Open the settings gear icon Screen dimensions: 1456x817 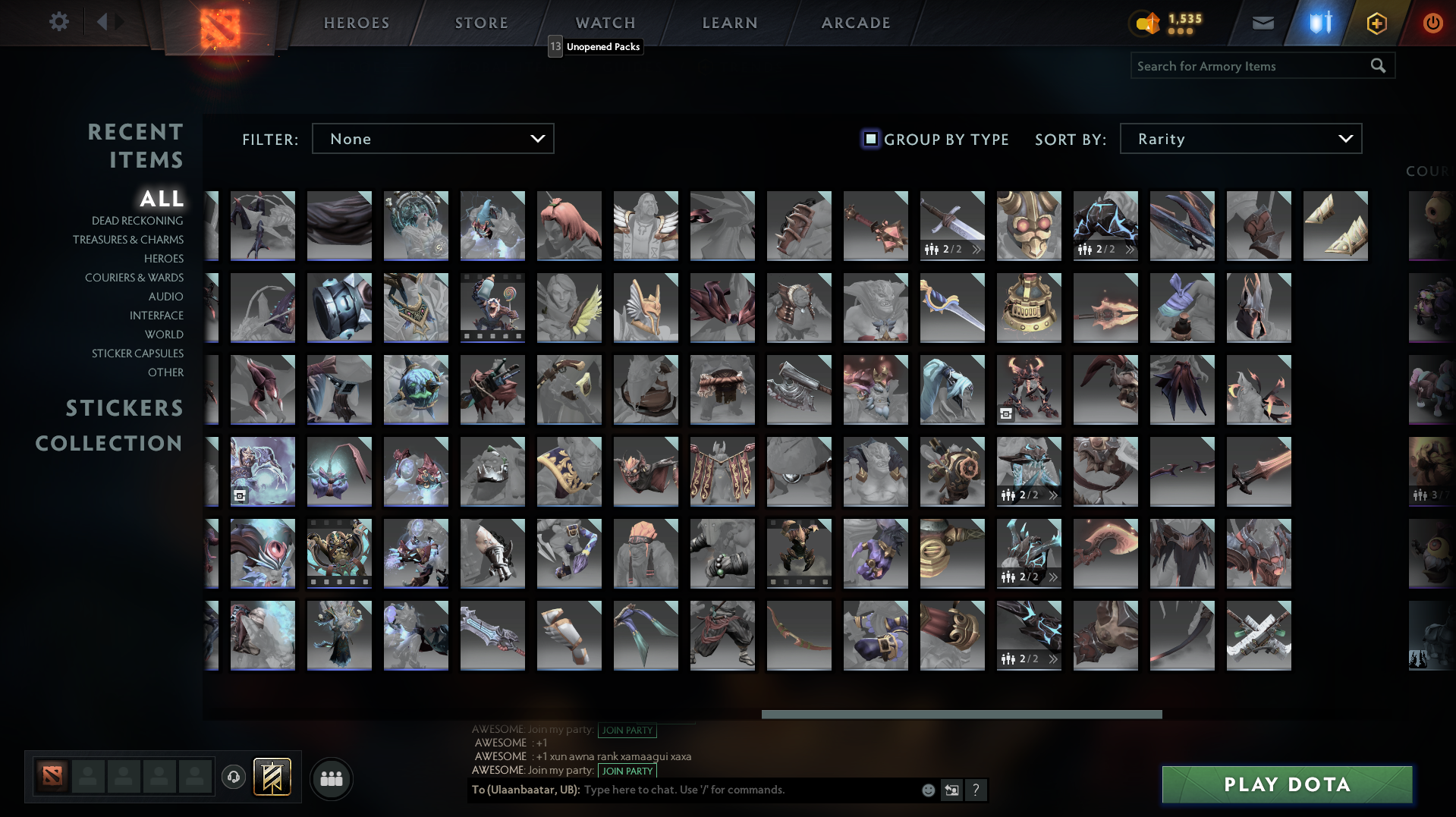[x=59, y=22]
